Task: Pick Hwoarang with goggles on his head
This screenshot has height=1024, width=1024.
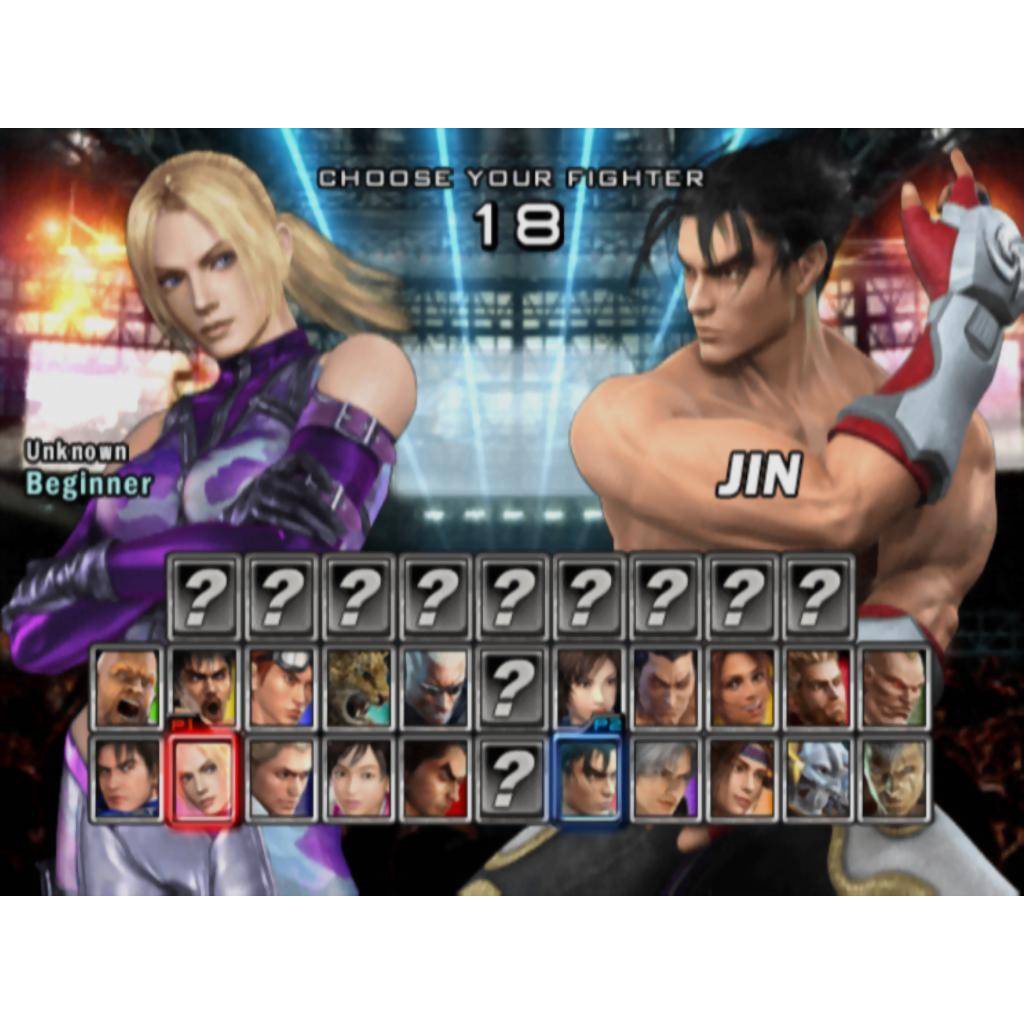Action: [x=281, y=688]
